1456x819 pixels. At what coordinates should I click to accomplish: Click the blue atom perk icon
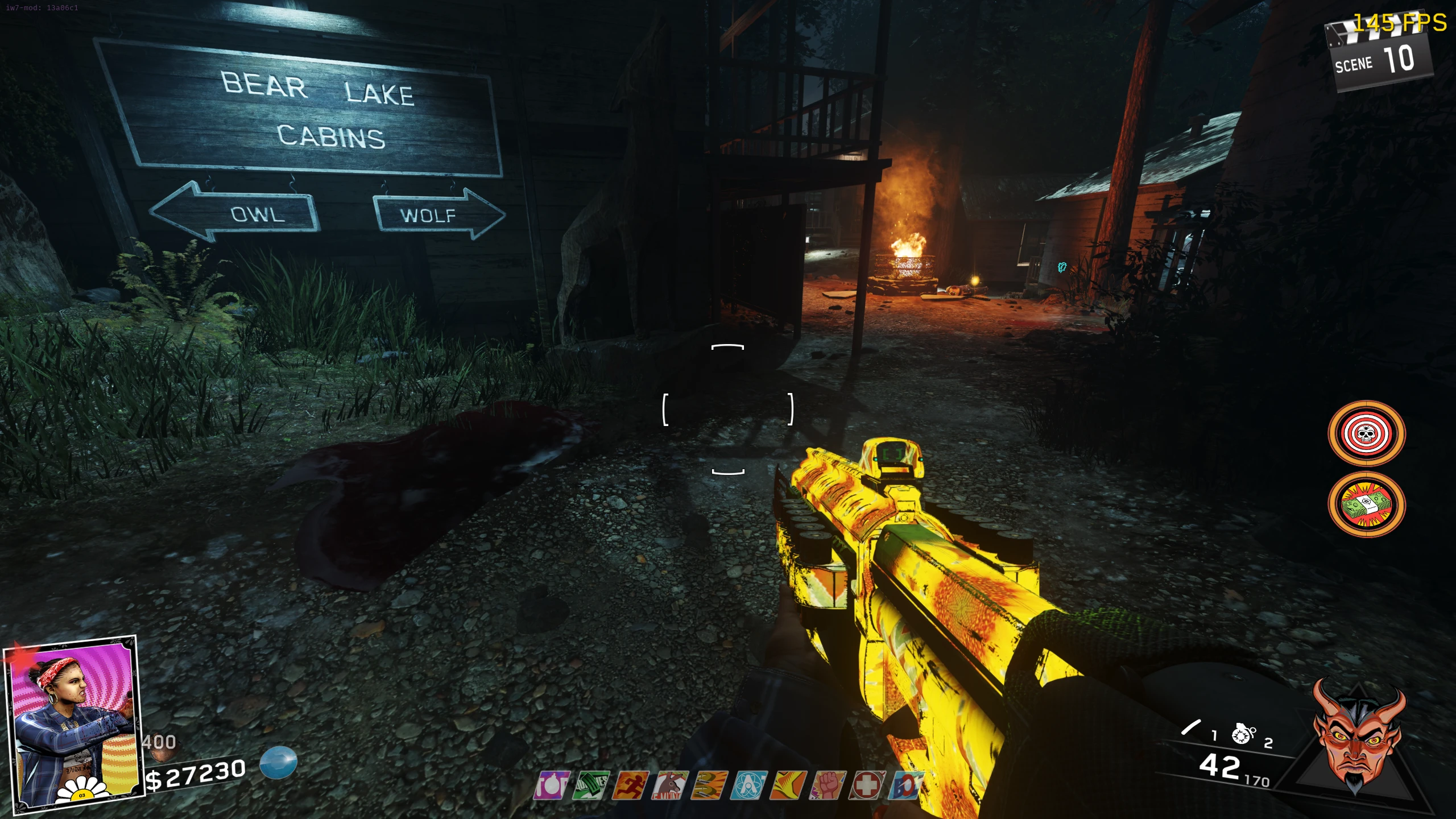coord(749,785)
